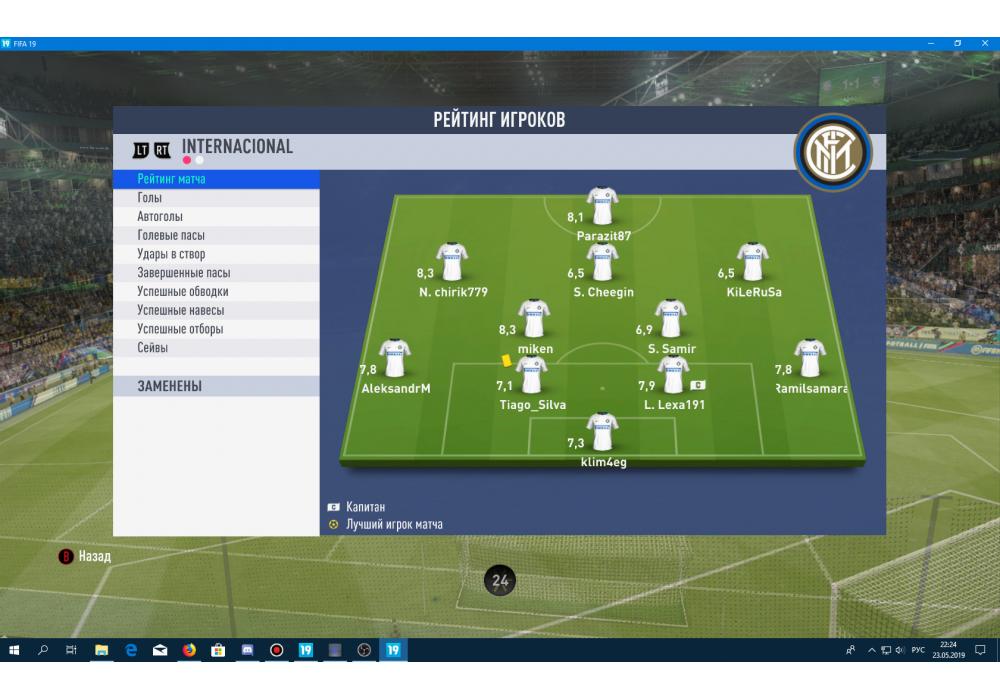Choose Успешные обводки entry
Image resolution: width=1000 pixels, height=700 pixels.
[x=216, y=292]
